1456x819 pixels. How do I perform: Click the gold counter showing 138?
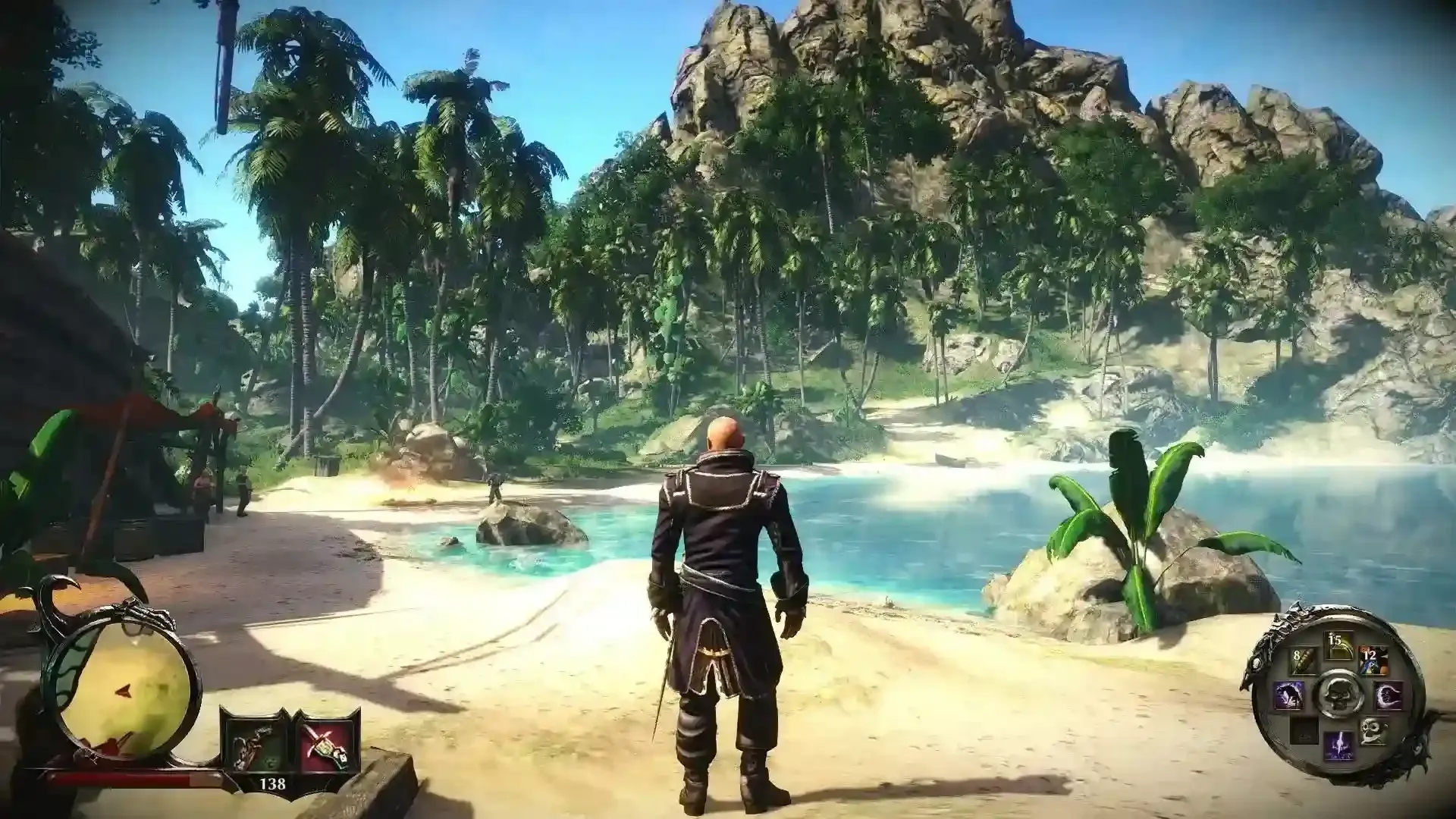pos(274,783)
